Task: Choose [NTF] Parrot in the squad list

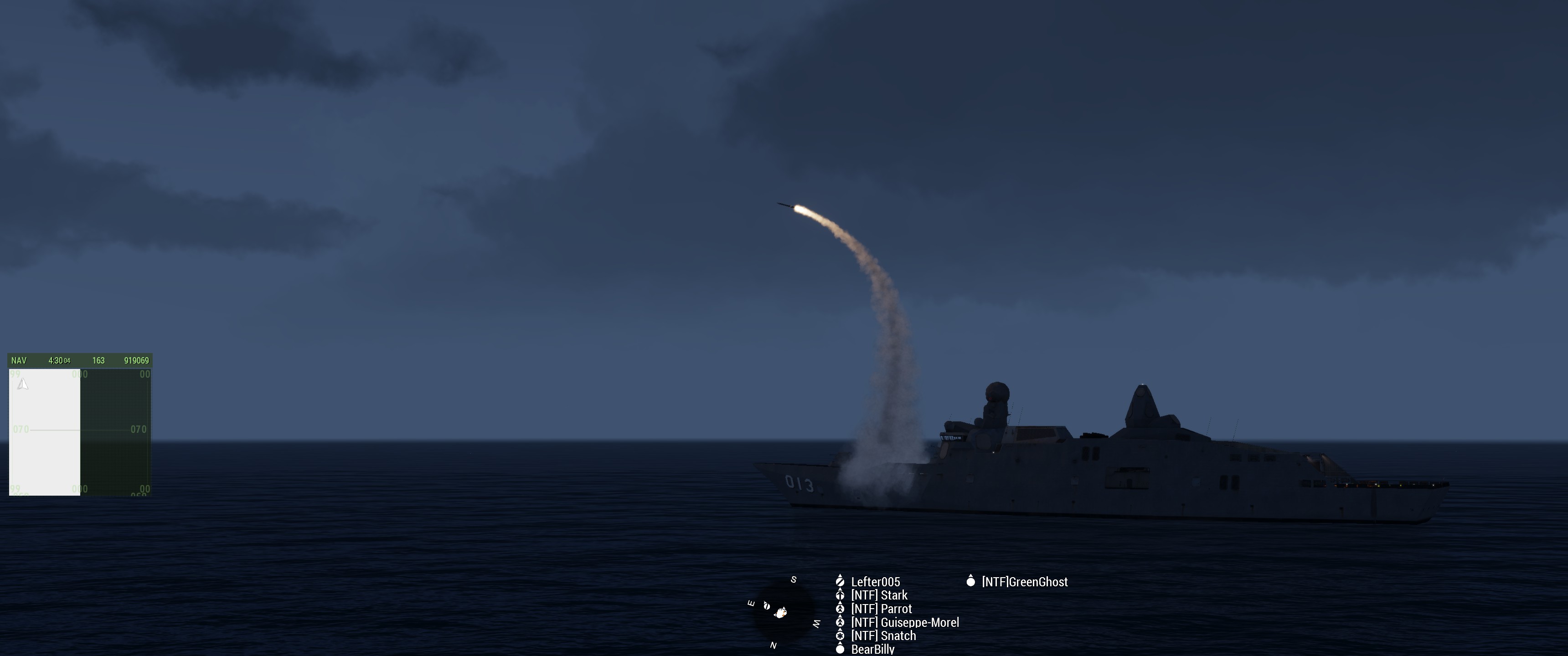Action: coord(881,609)
